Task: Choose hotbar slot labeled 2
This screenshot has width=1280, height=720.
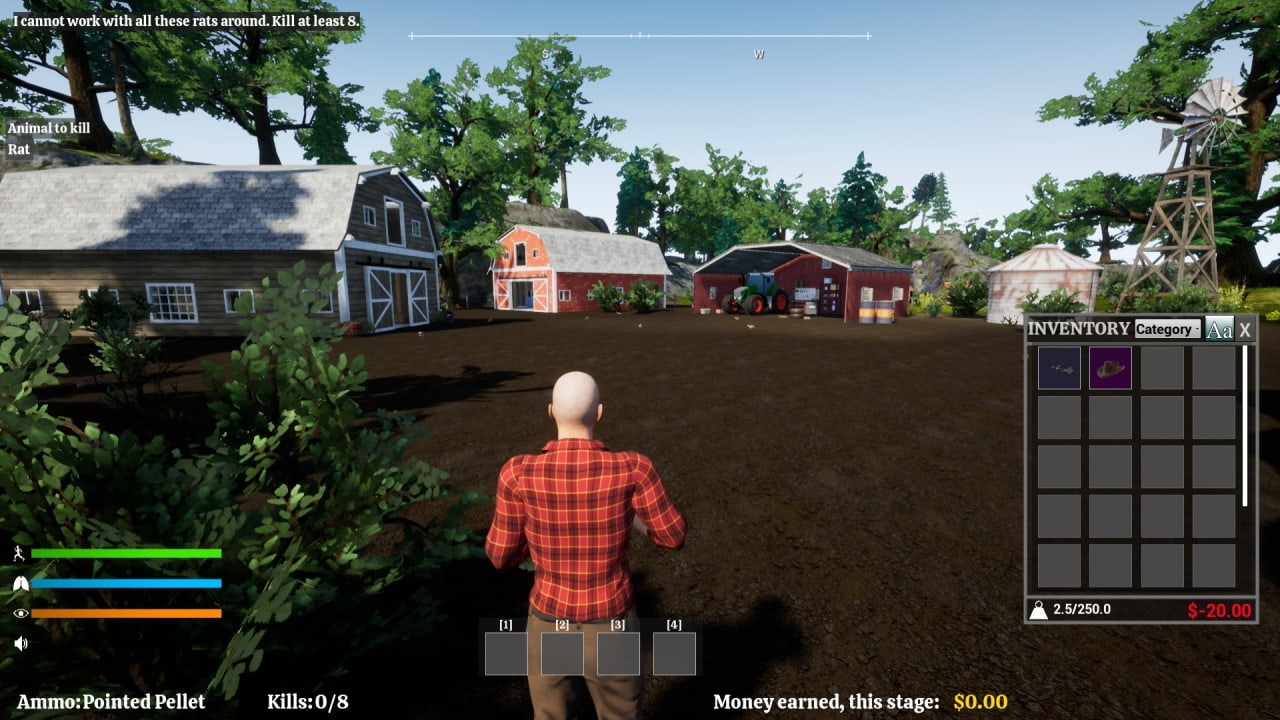Action: point(562,653)
